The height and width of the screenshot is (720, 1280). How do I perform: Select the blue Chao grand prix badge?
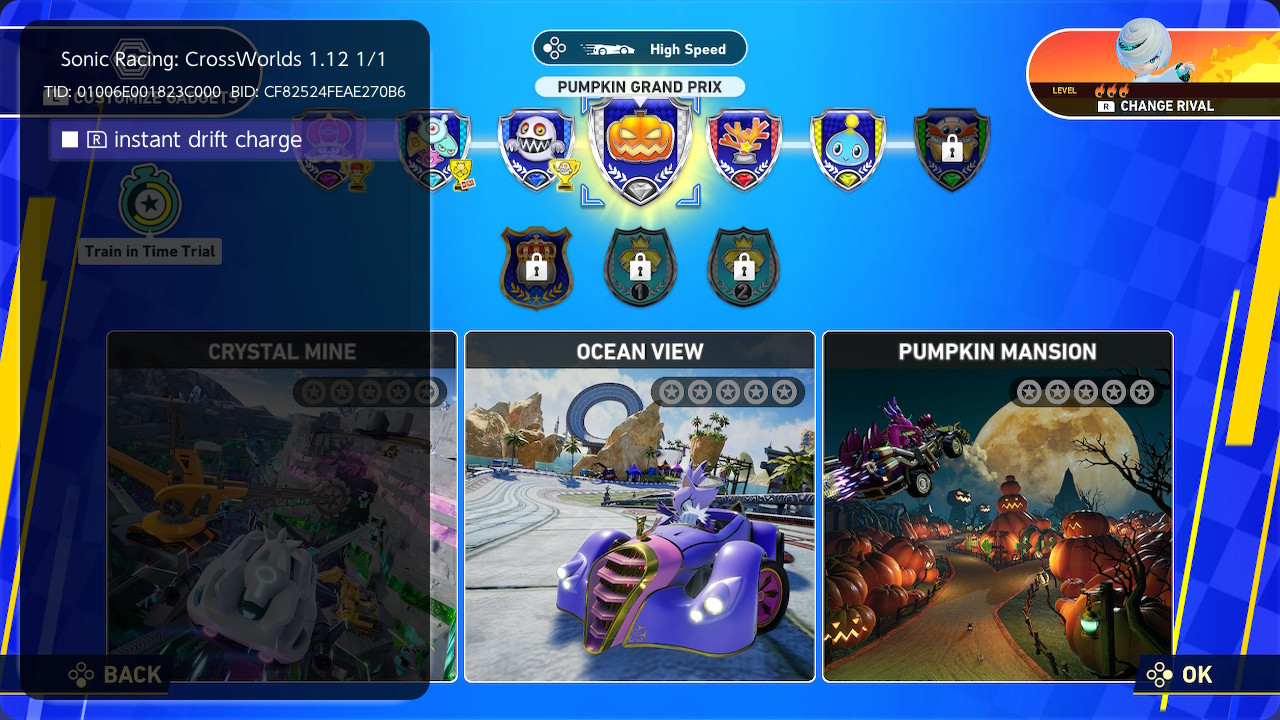pos(848,150)
